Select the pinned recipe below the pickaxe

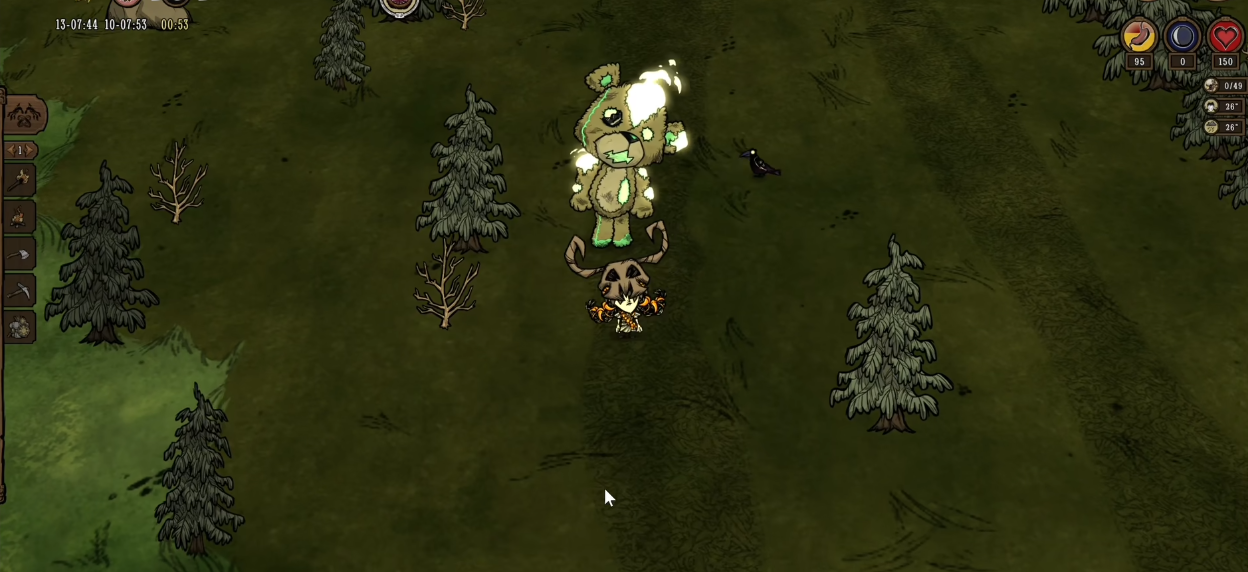coord(20,327)
